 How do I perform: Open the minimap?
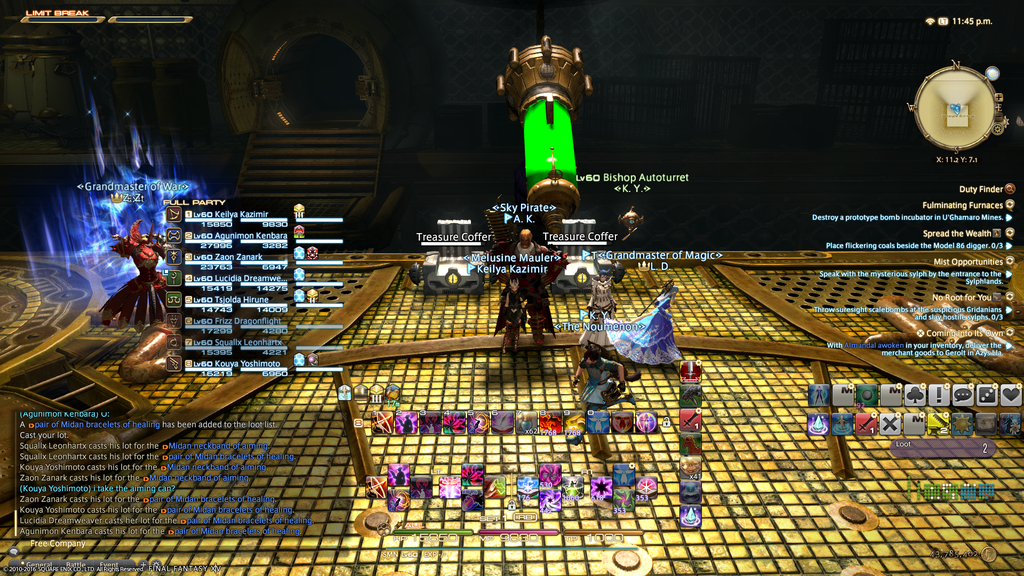coord(955,108)
